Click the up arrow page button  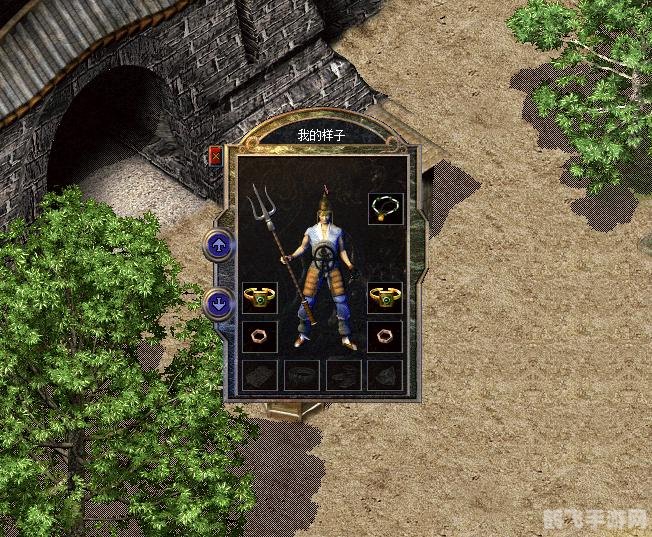tap(218, 245)
